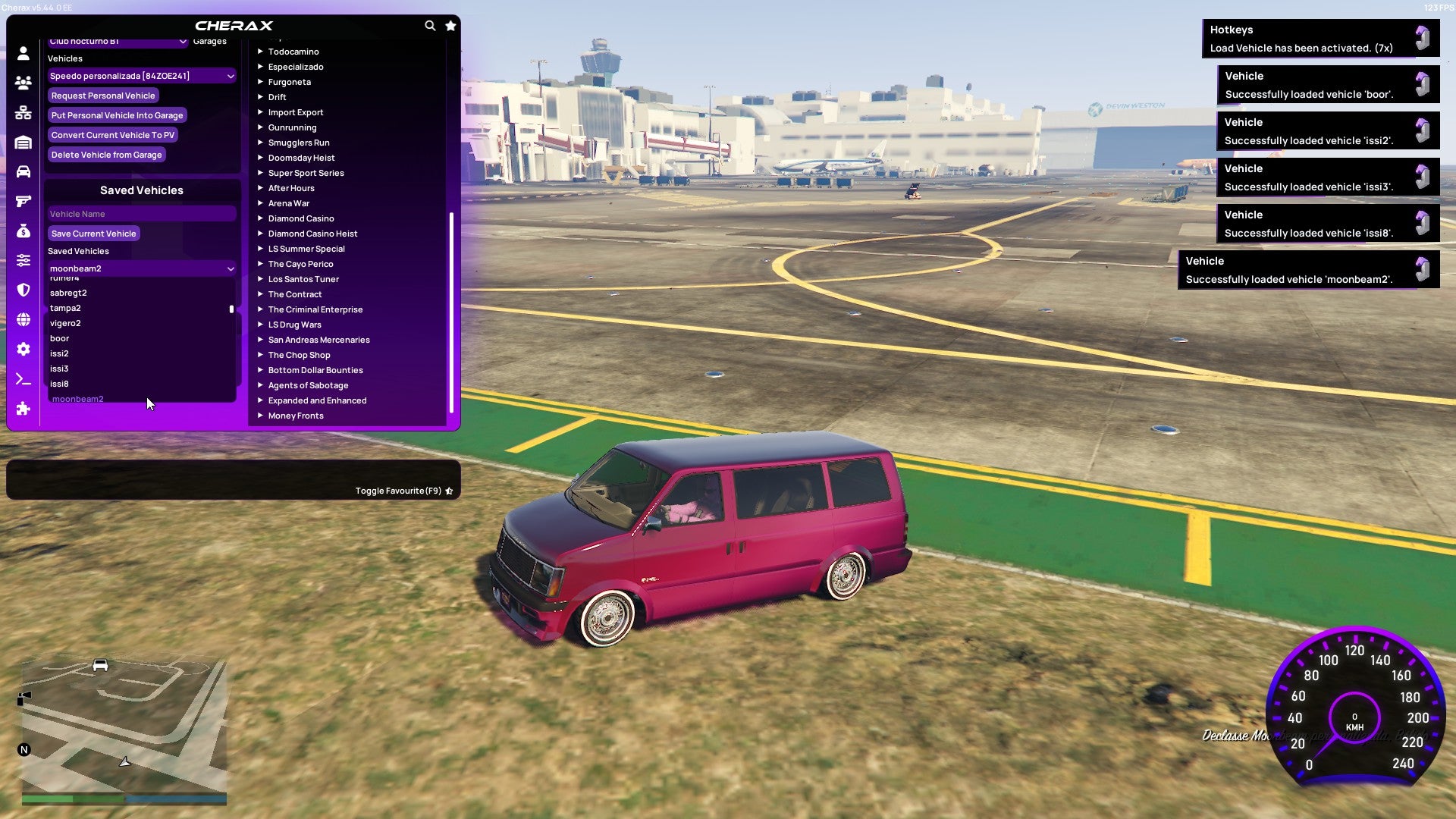This screenshot has height=819, width=1456.
Task: Collapse the moonbeam2 saved vehicles dropdown
Action: pyautogui.click(x=141, y=268)
